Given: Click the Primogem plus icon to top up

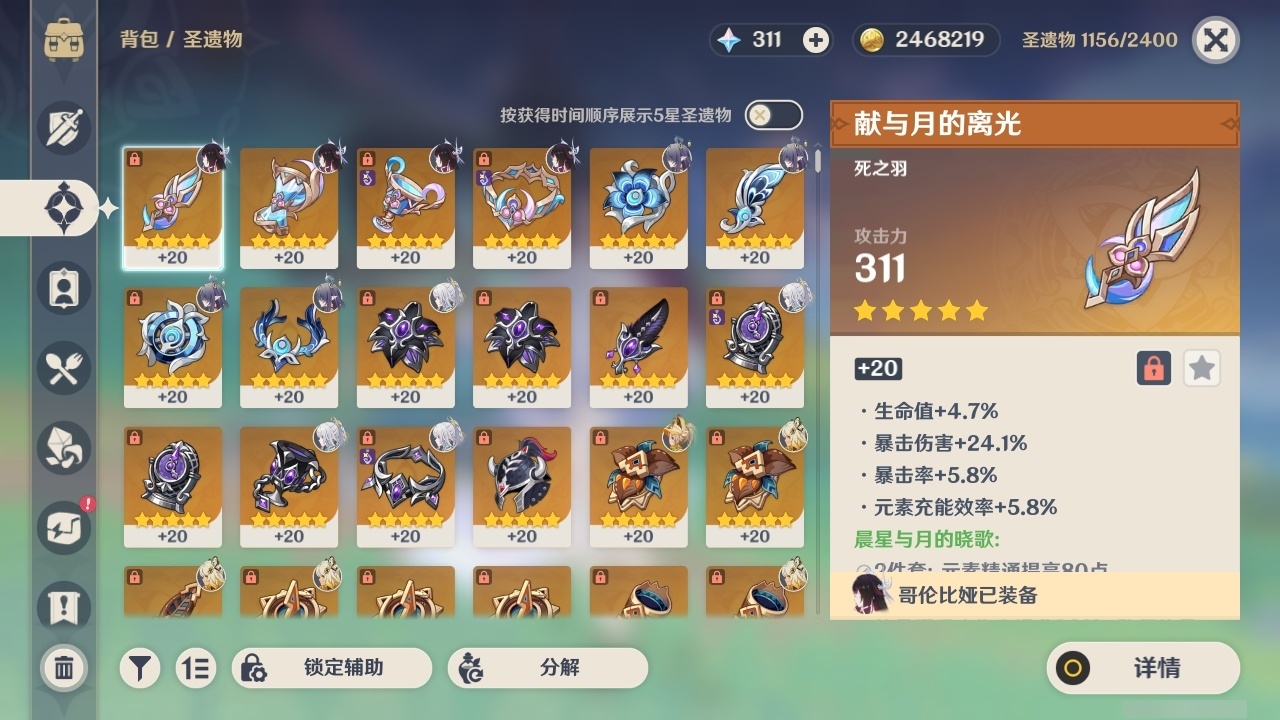Looking at the screenshot, I should coord(816,40).
